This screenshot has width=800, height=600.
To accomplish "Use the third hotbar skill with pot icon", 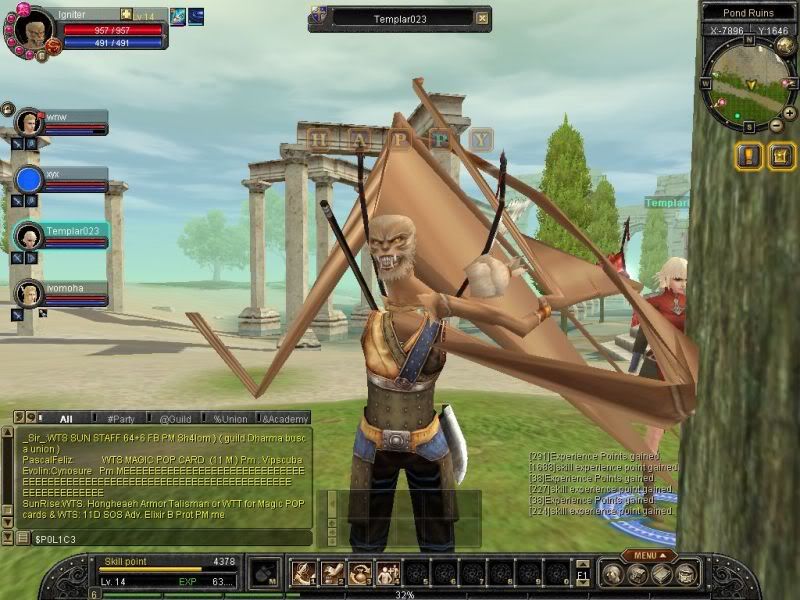I will pyautogui.click(x=359, y=573).
